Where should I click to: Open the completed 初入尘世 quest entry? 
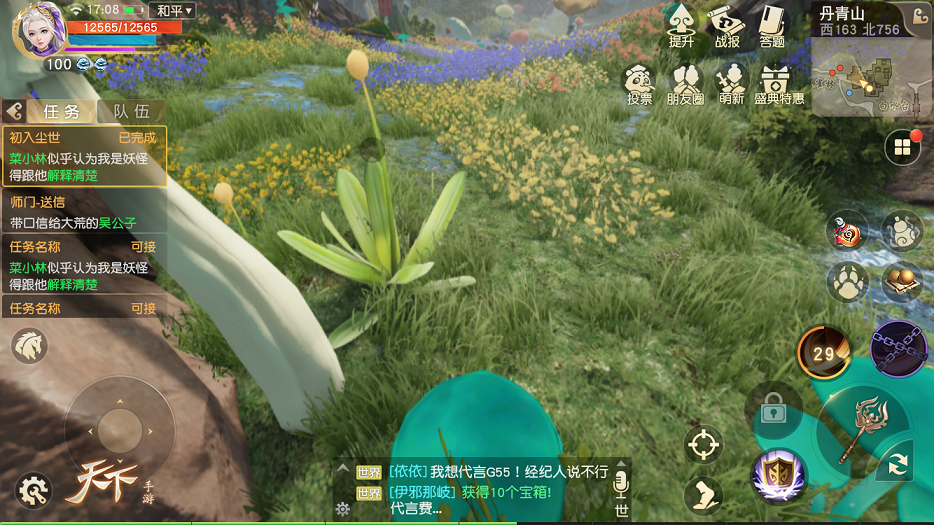point(84,156)
